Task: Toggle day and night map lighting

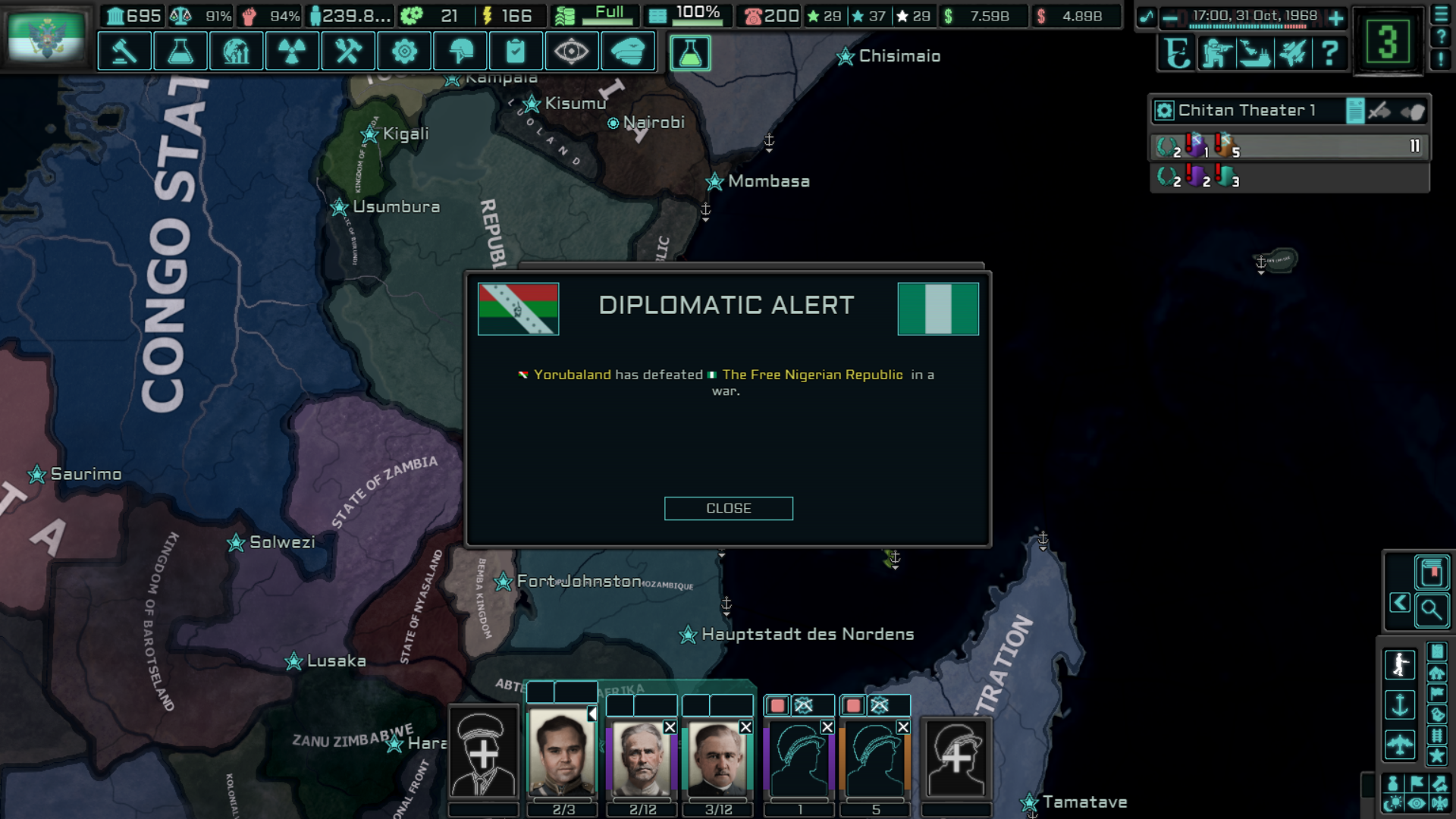Action: click(1392, 802)
